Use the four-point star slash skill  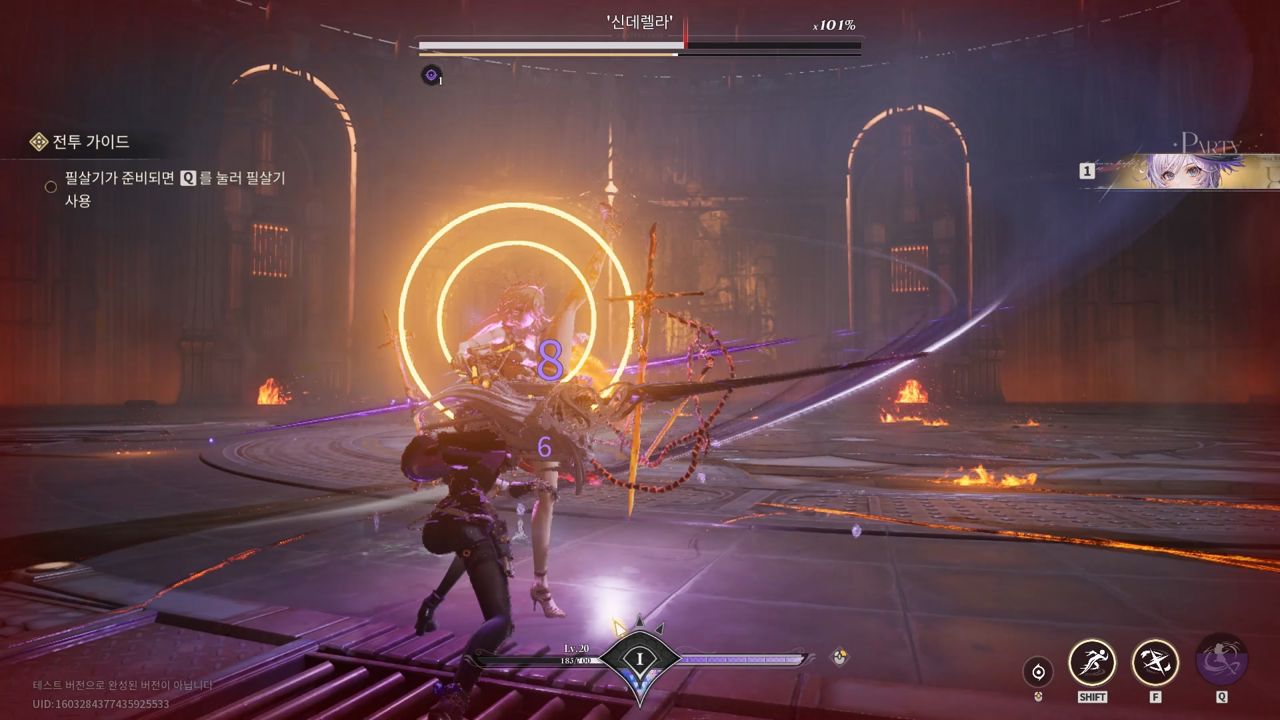click(1155, 662)
